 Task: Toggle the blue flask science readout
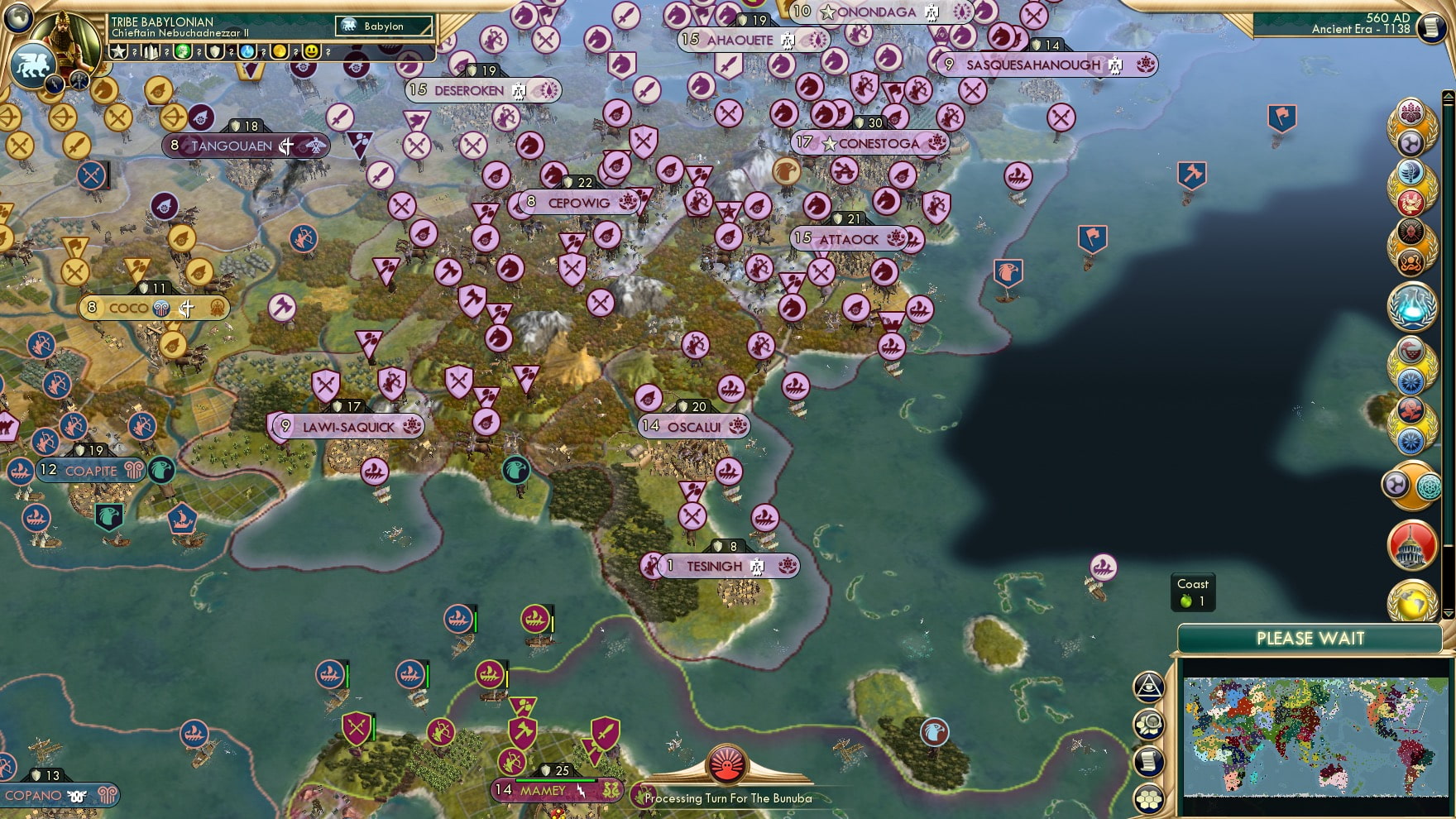click(247, 51)
